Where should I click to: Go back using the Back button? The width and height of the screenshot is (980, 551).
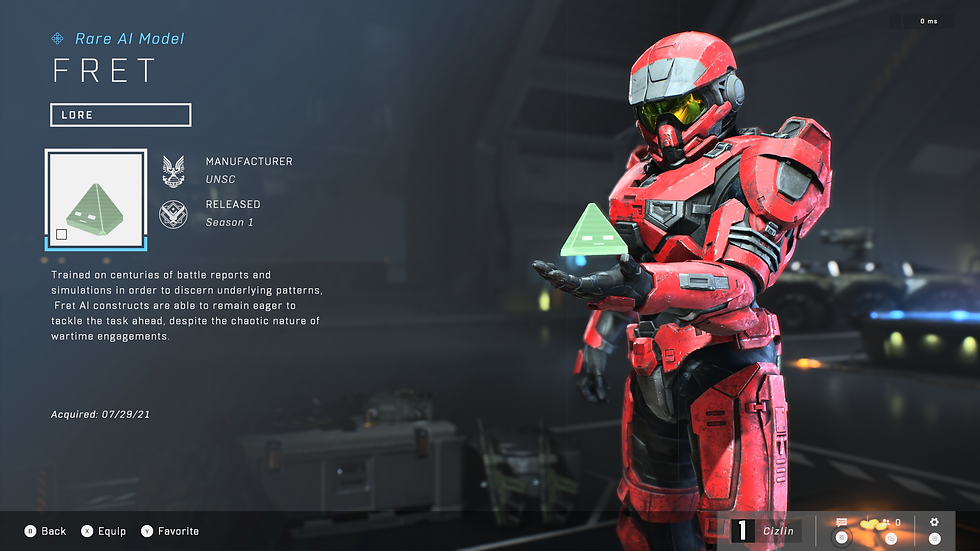coord(45,531)
